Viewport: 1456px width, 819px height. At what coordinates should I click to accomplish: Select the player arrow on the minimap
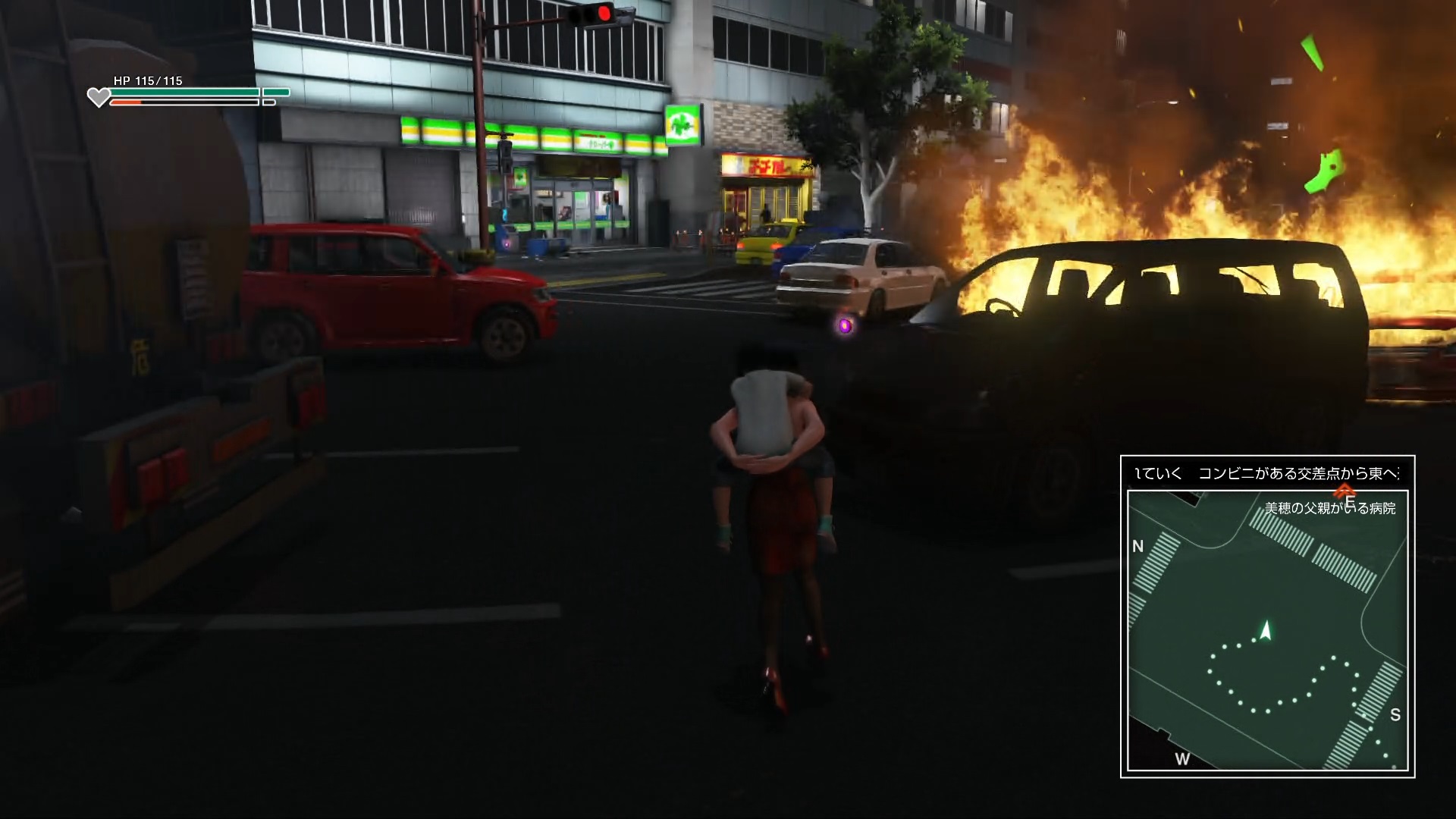tap(1265, 631)
